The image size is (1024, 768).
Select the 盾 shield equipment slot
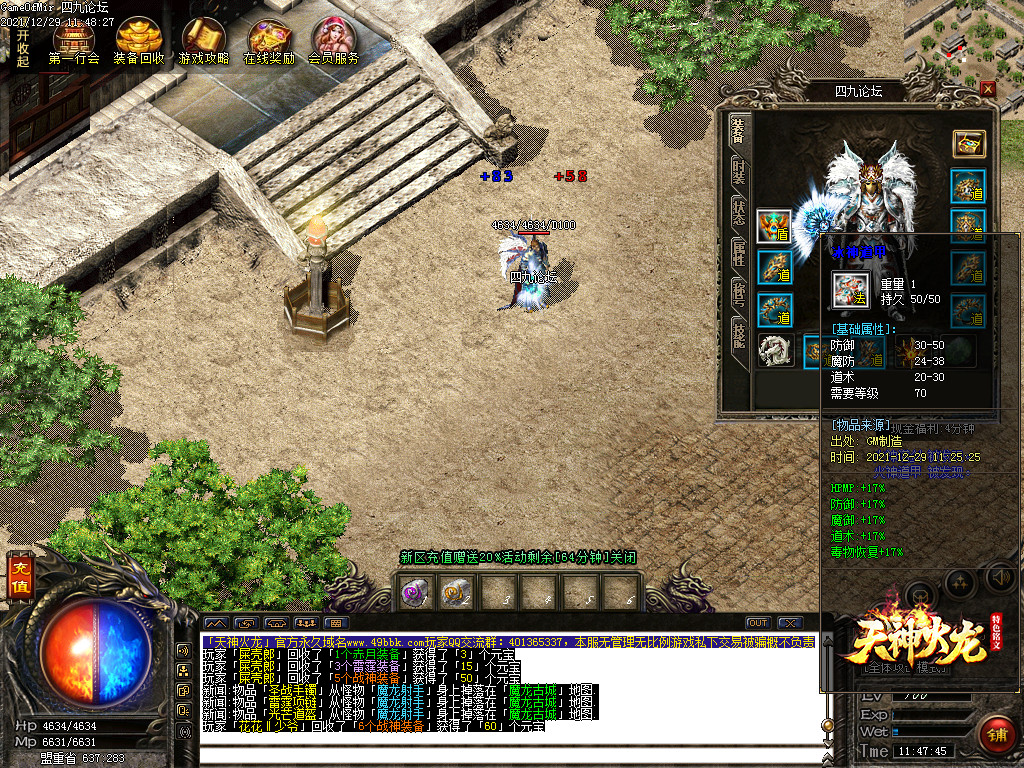coord(773,226)
